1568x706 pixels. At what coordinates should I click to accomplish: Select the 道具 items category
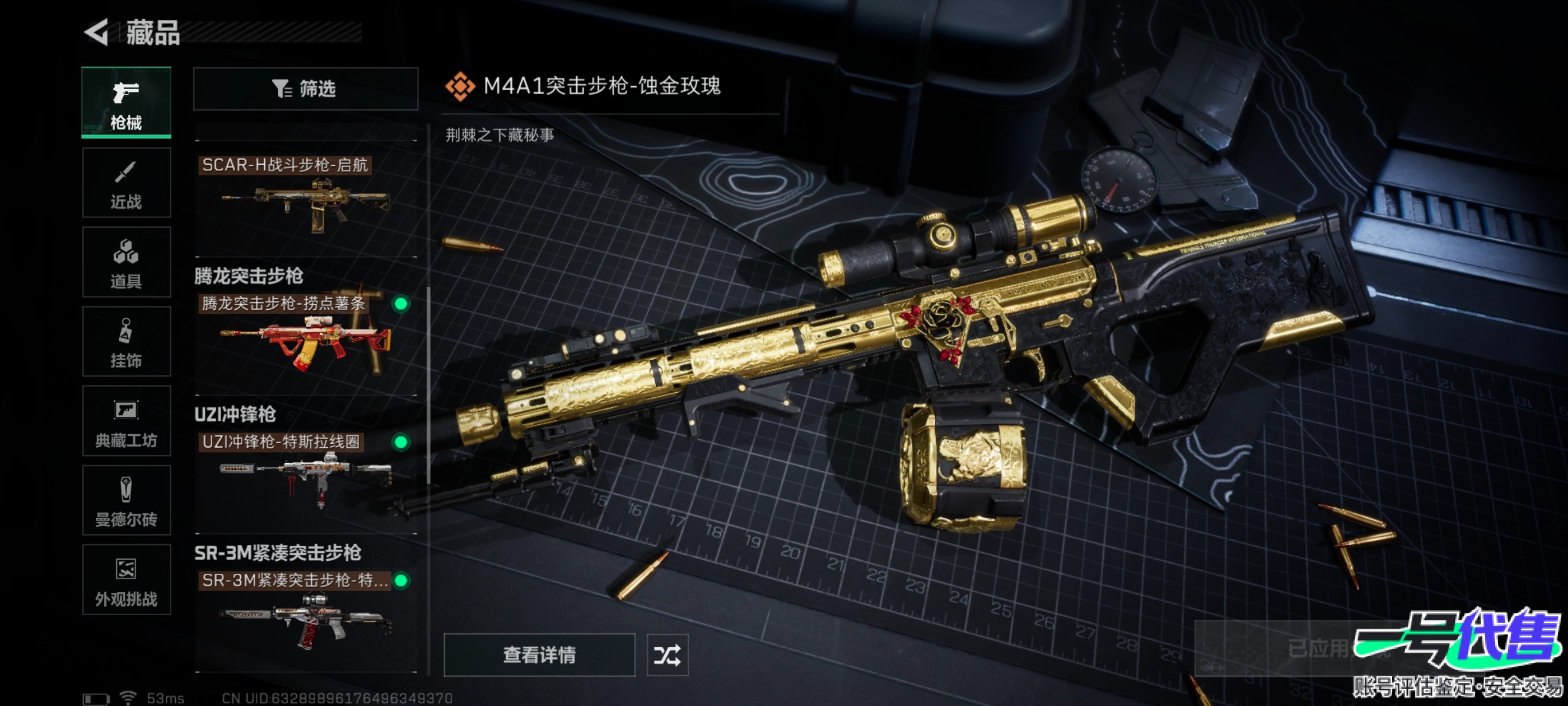pyautogui.click(x=126, y=262)
